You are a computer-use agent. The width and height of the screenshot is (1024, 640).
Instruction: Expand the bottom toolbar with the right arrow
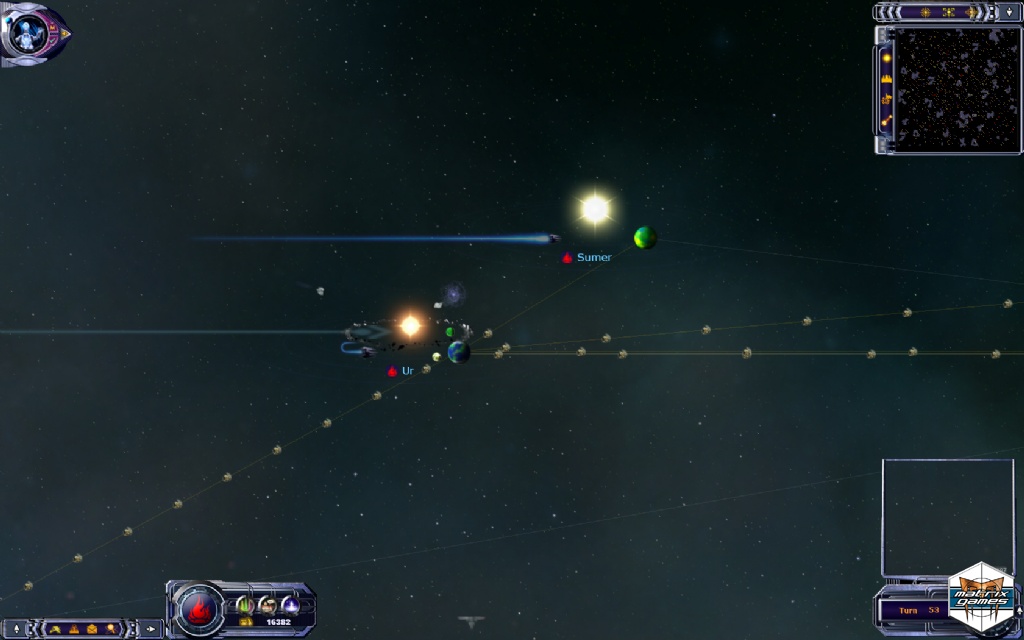click(150, 629)
